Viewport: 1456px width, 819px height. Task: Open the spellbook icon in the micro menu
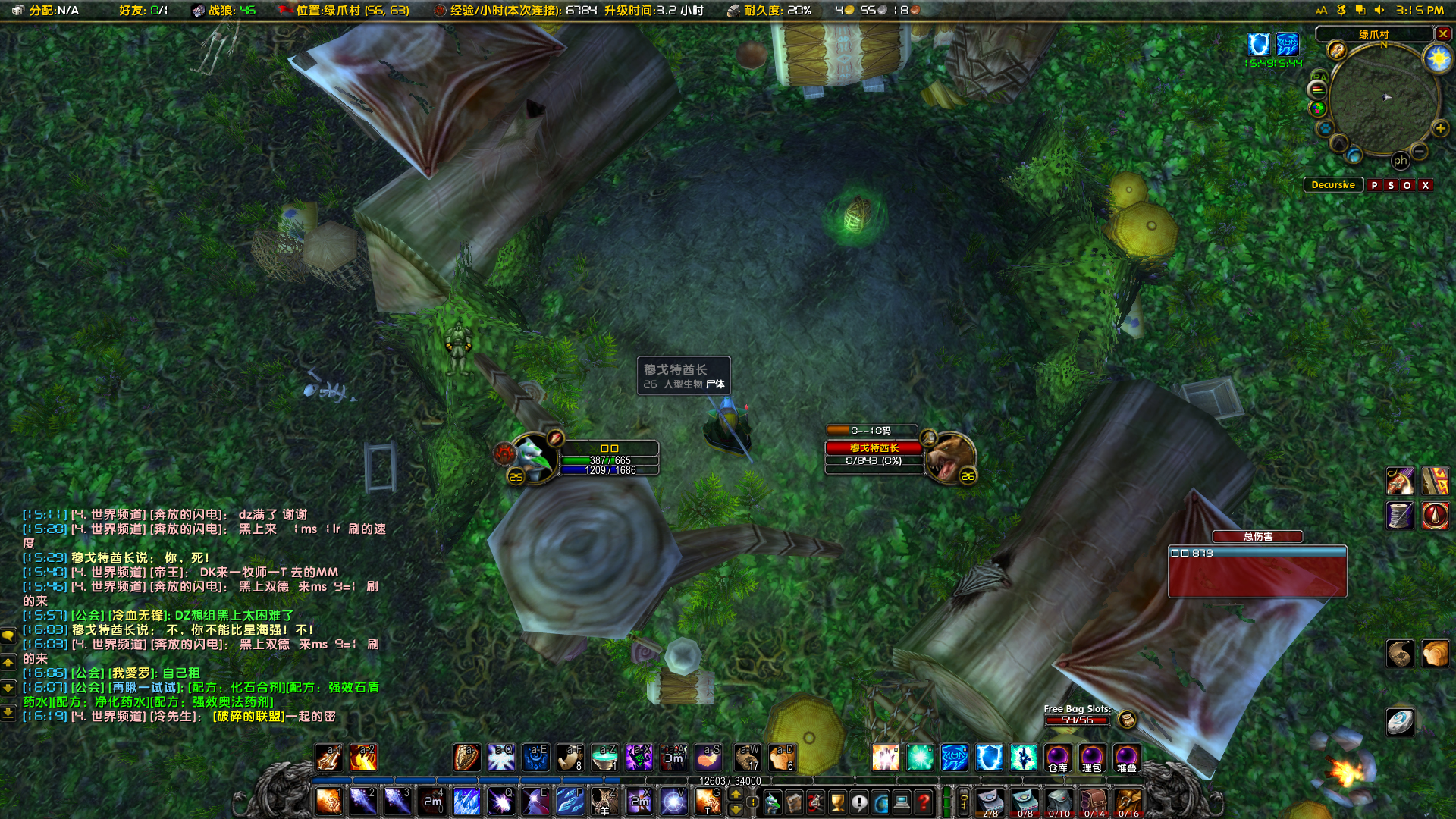tap(794, 802)
